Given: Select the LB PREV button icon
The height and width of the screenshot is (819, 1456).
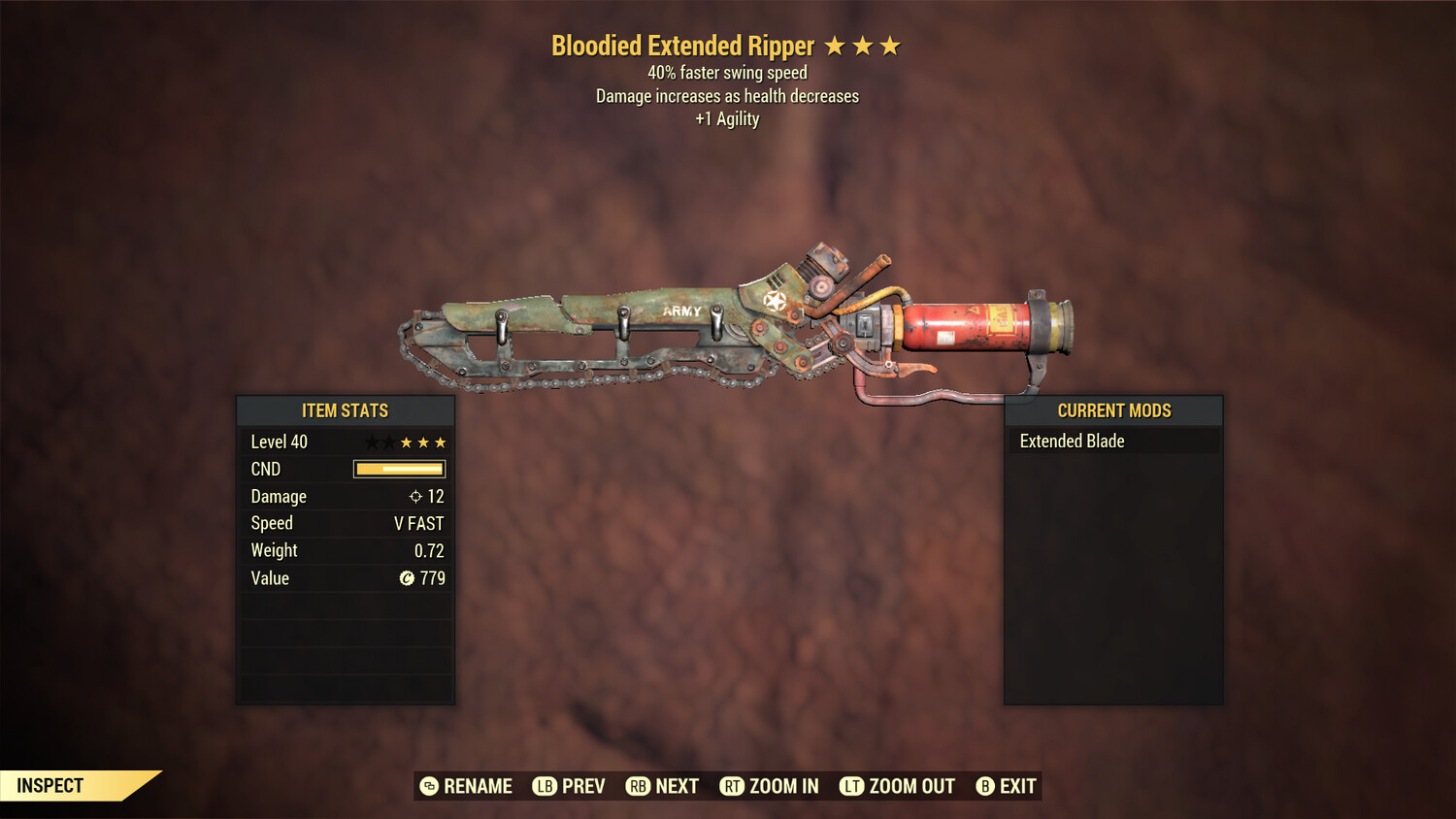Looking at the screenshot, I should [545, 786].
